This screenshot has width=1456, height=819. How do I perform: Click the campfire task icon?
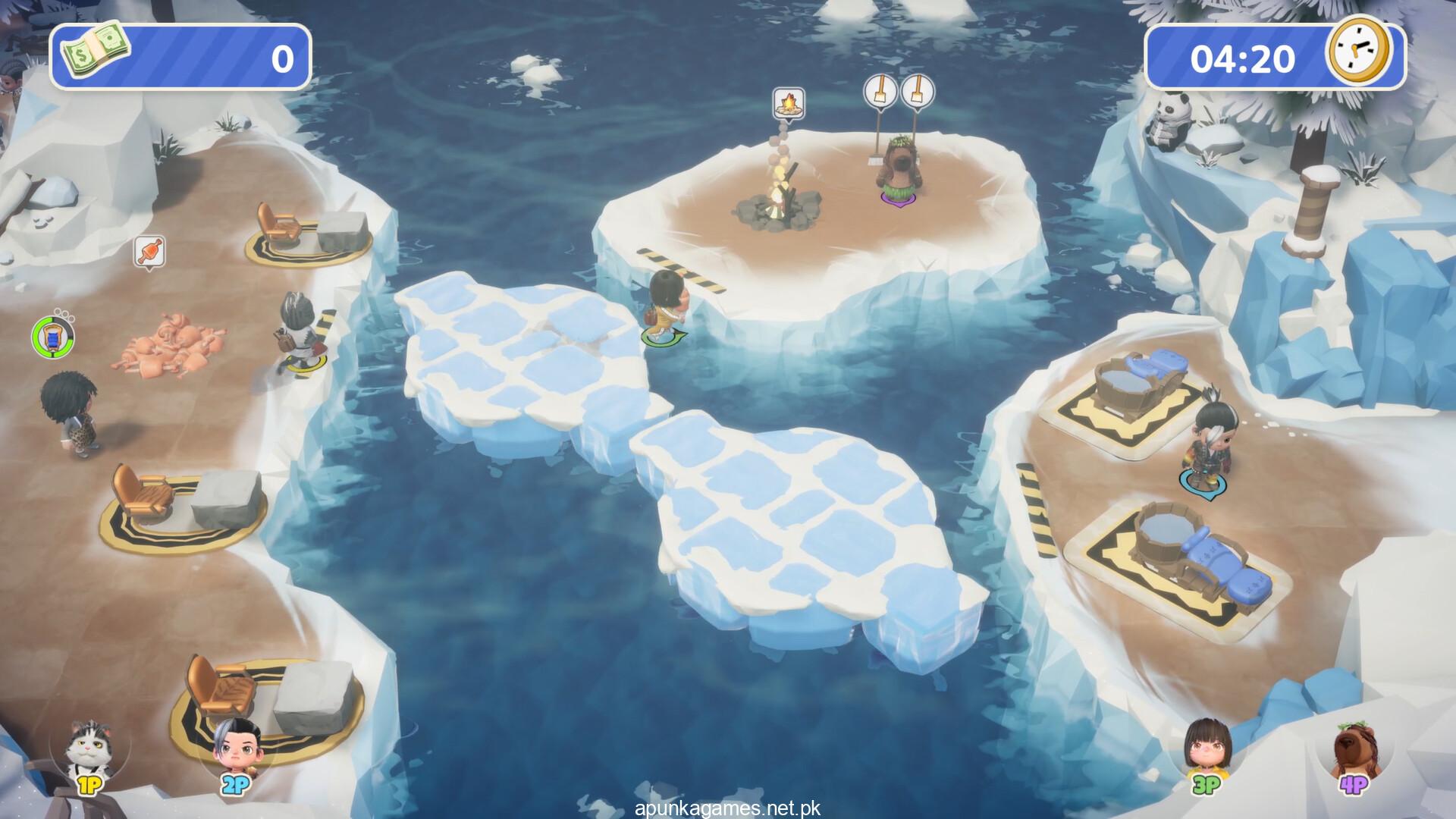[x=788, y=102]
